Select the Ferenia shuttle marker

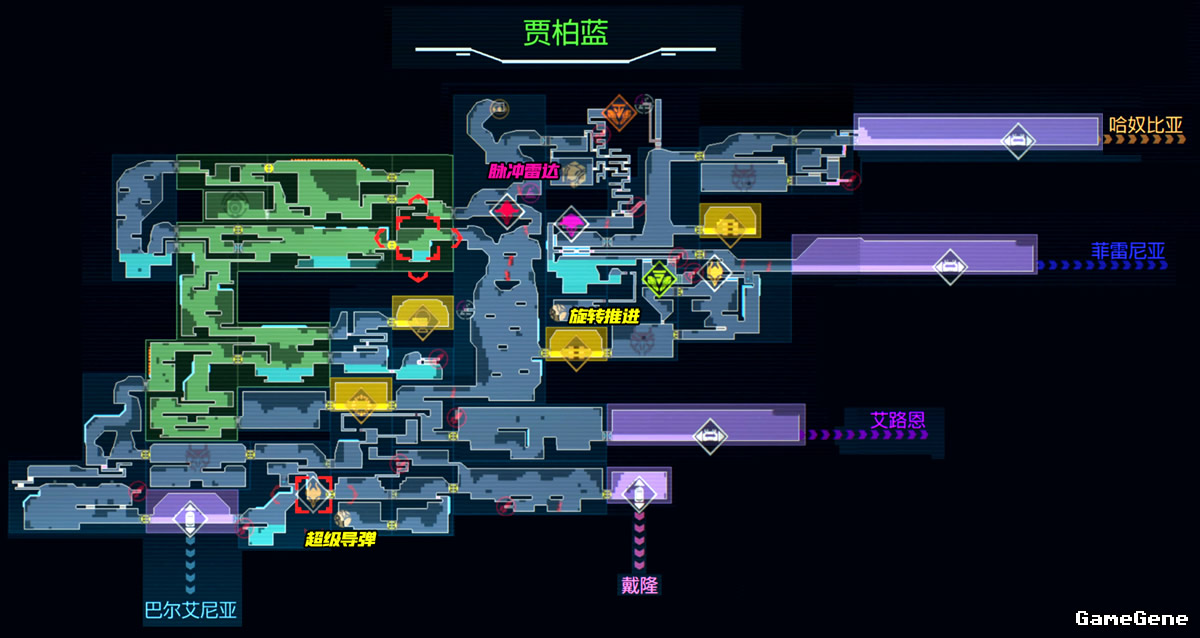coord(949,266)
